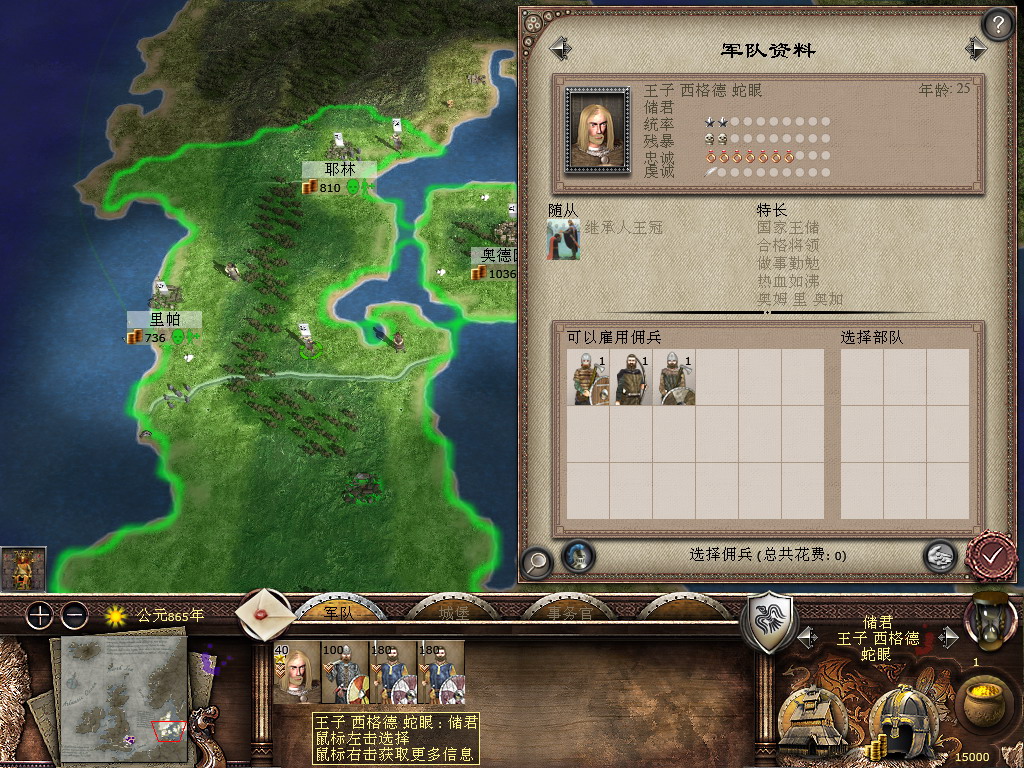Screen dimensions: 1024x768
Task: Close army panel with the red checkmark
Action: point(990,556)
